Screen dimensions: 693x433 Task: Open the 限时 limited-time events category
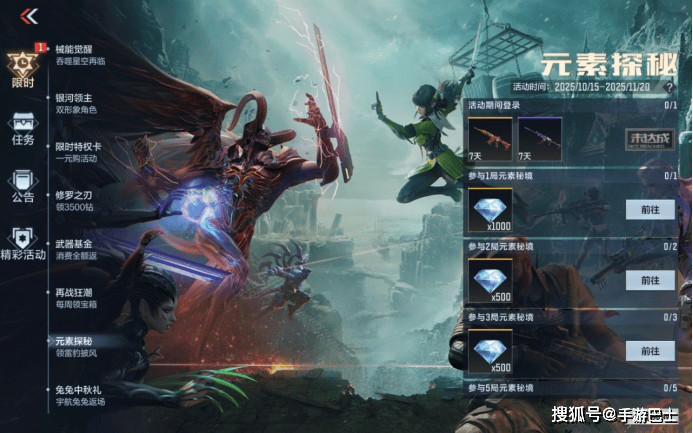coord(22,68)
